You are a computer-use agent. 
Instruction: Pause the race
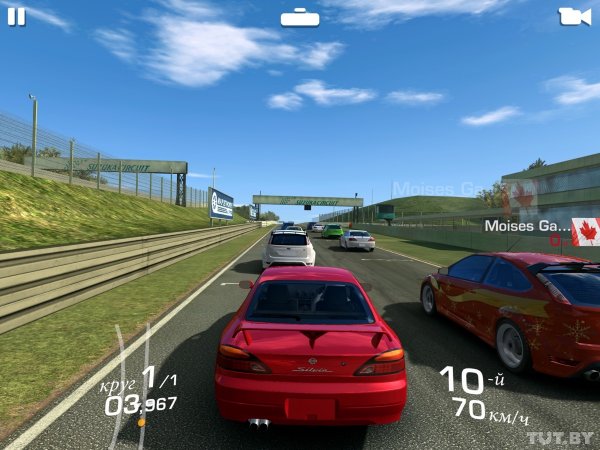(16, 16)
